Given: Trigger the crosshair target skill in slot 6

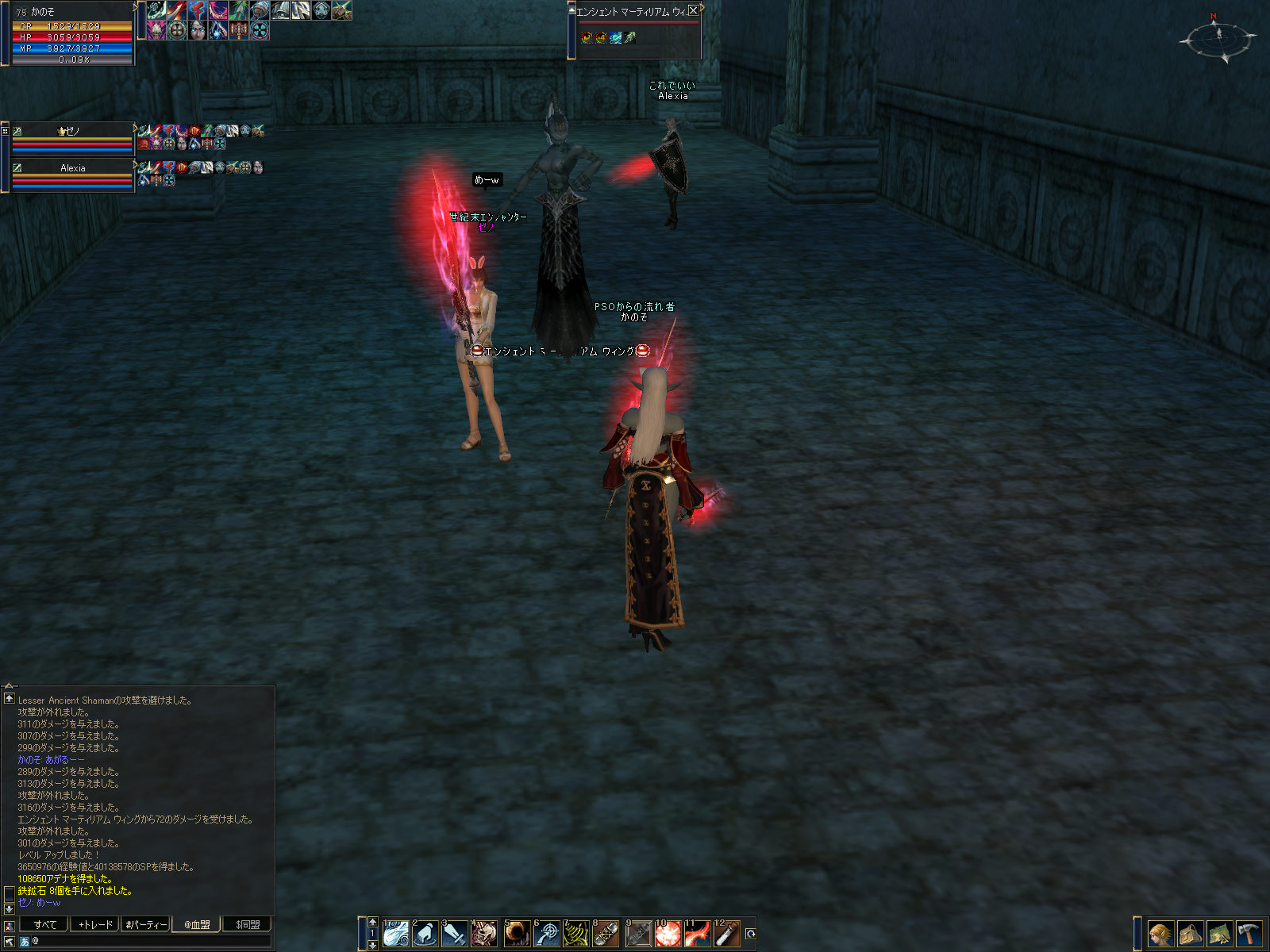Looking at the screenshot, I should coord(546,934).
